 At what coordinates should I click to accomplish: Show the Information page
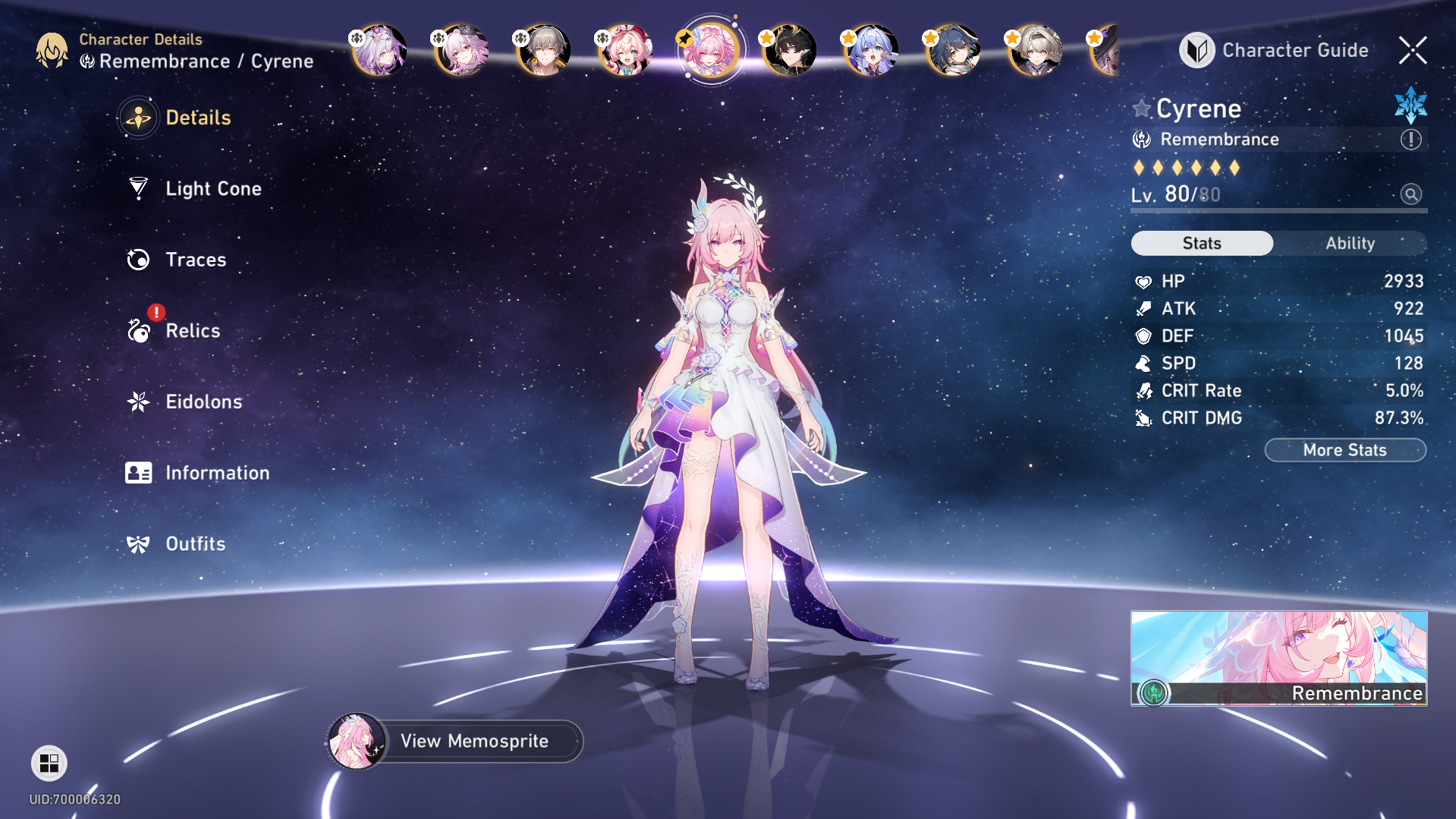pos(217,473)
